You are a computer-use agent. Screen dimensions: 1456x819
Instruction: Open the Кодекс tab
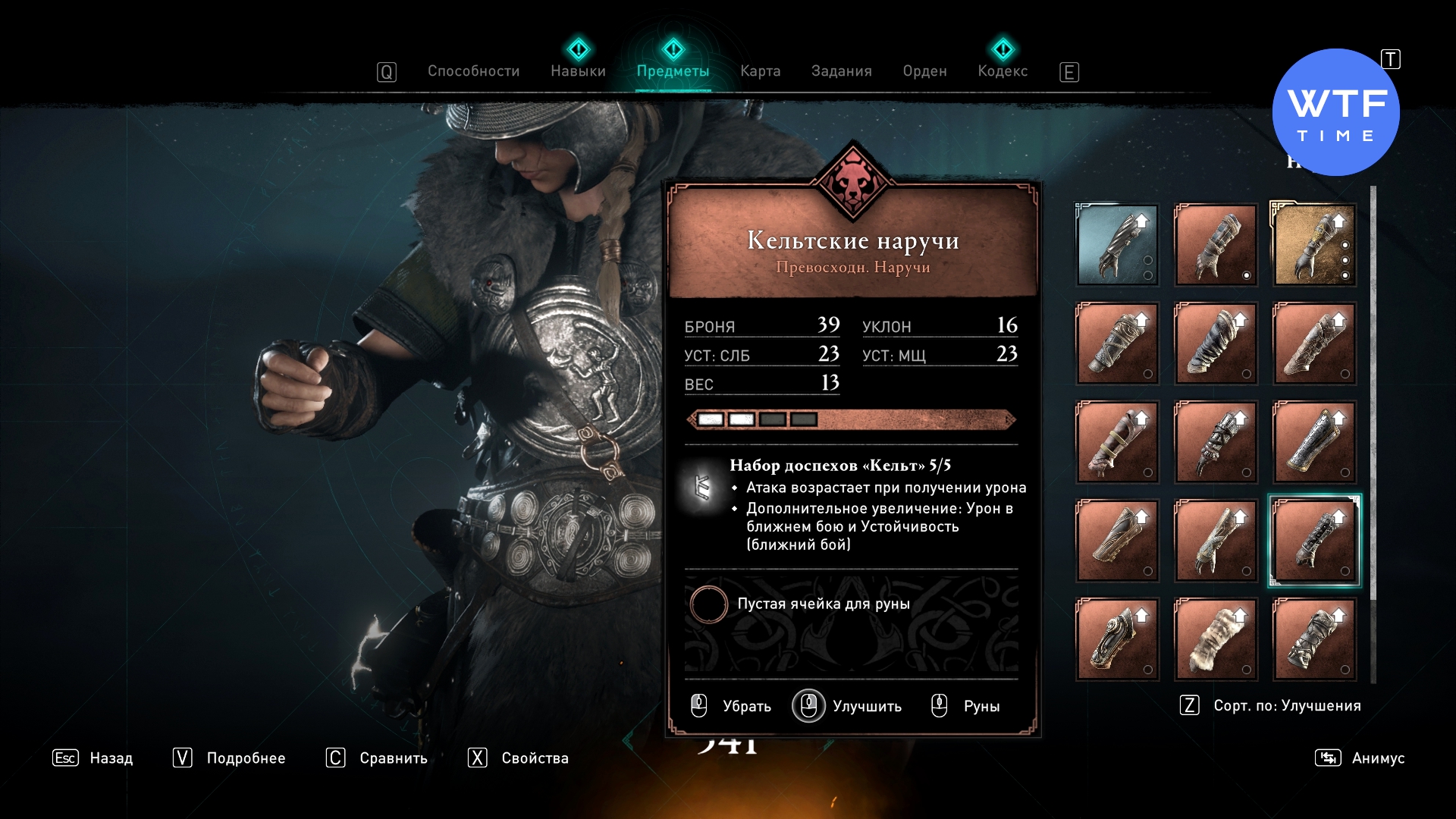pos(1003,71)
